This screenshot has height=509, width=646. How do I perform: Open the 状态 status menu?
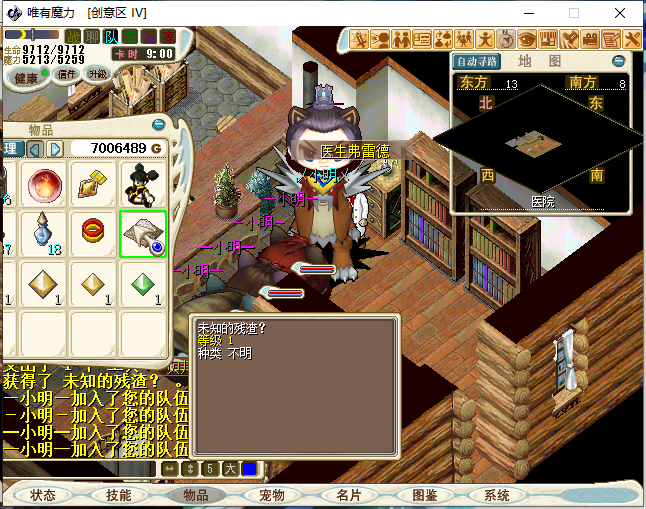click(43, 495)
